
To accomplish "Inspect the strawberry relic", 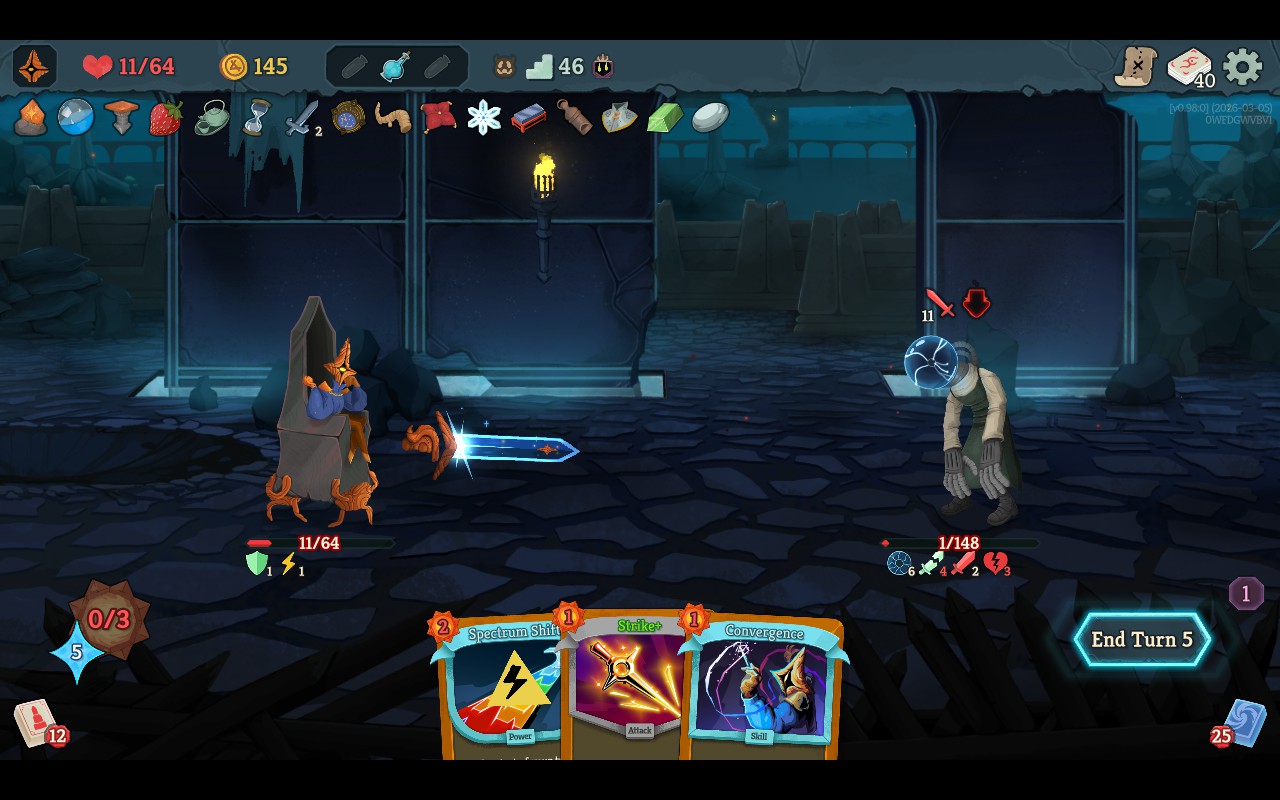I will 166,118.
